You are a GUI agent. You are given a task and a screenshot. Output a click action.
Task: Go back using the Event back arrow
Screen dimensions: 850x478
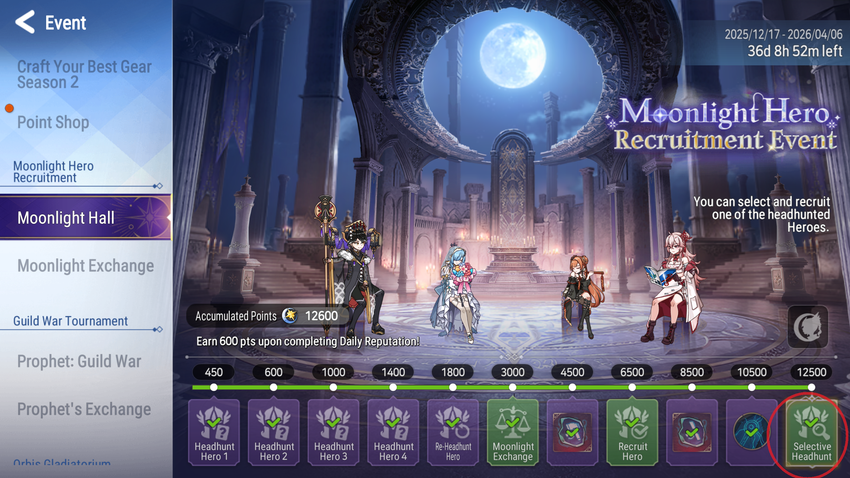25,22
